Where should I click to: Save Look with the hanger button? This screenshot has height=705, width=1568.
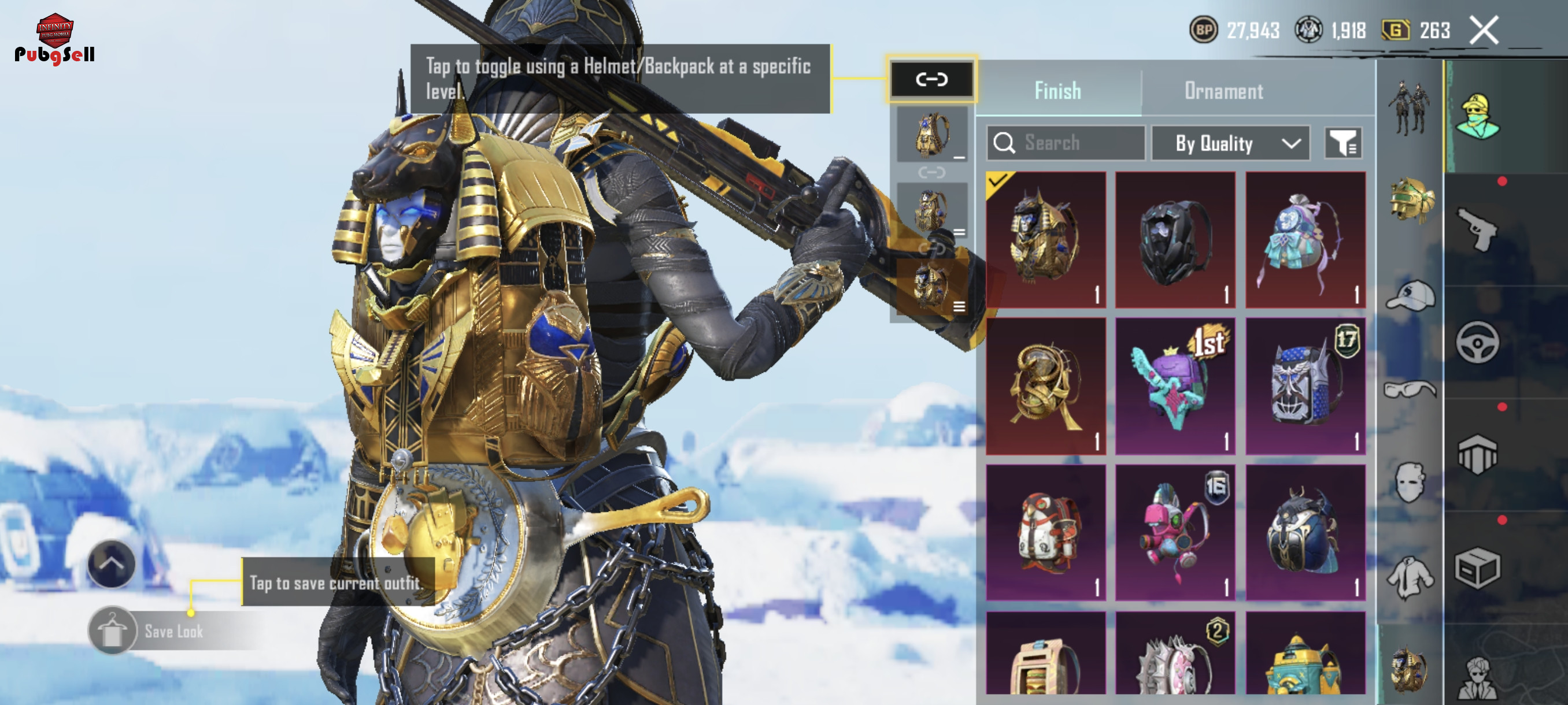click(112, 631)
